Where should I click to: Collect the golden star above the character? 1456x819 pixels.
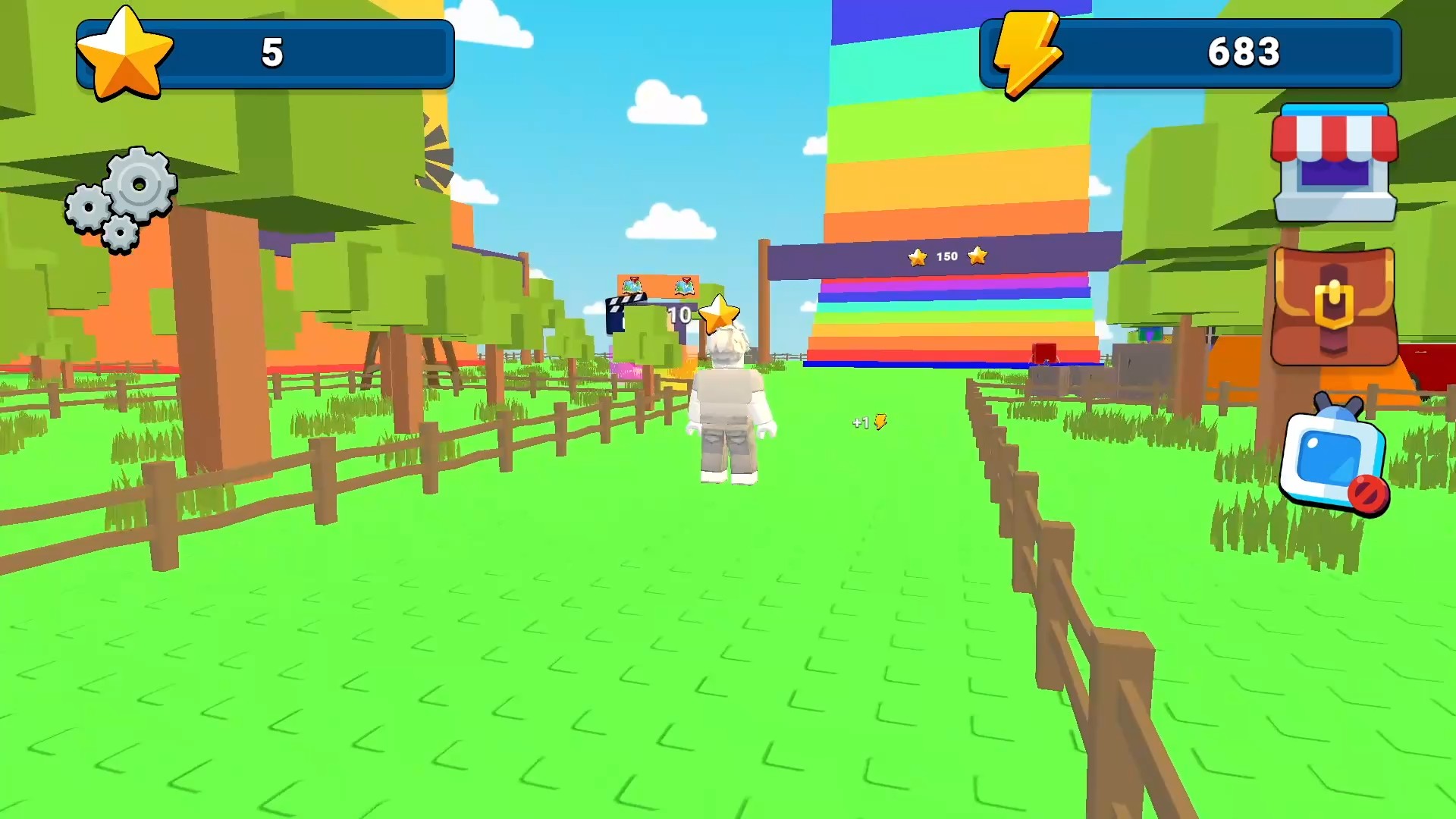720,312
